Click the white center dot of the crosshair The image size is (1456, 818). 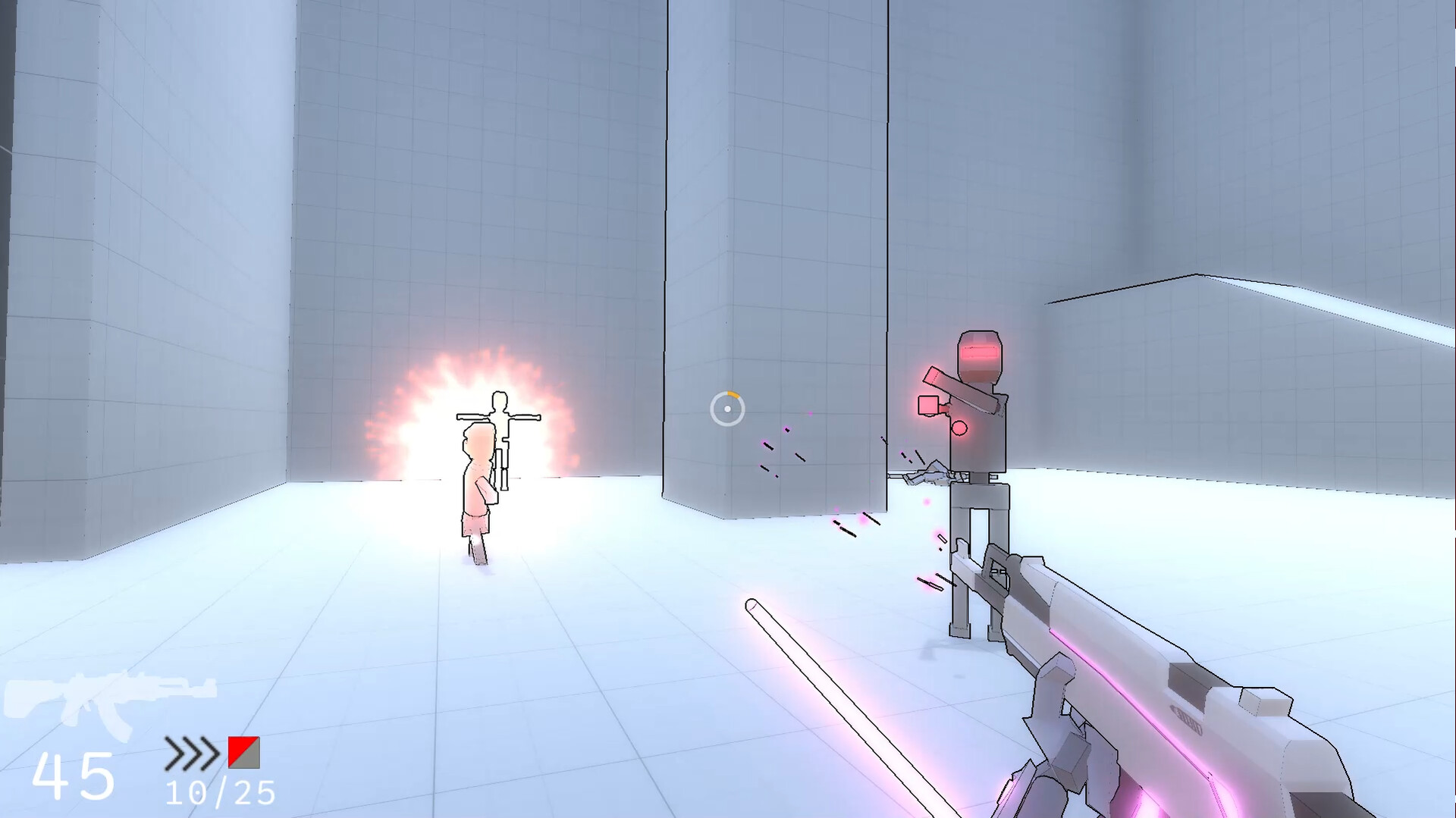tap(726, 409)
